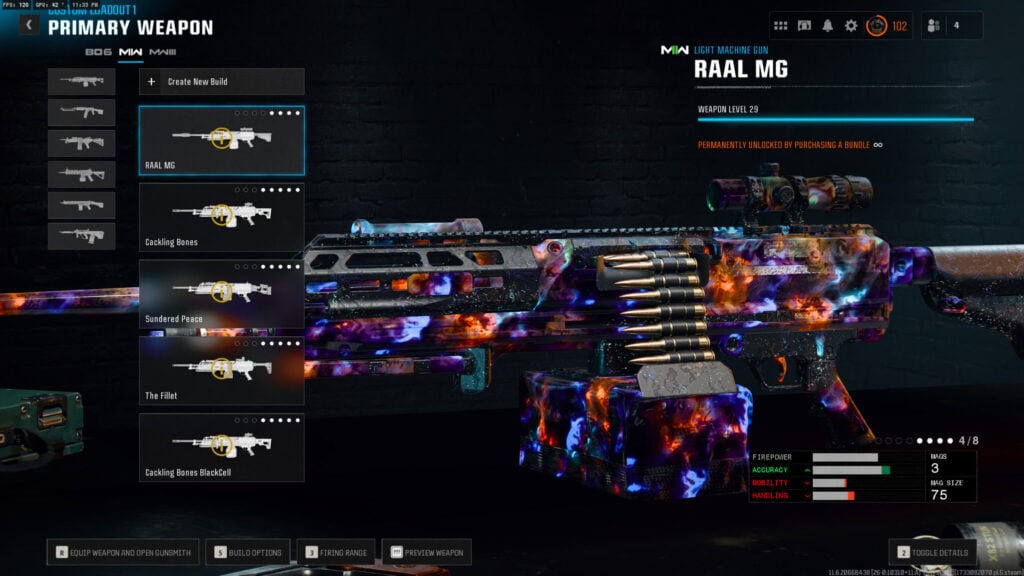The image size is (1024, 576).
Task: Select the RAAL MG build
Action: (x=221, y=140)
